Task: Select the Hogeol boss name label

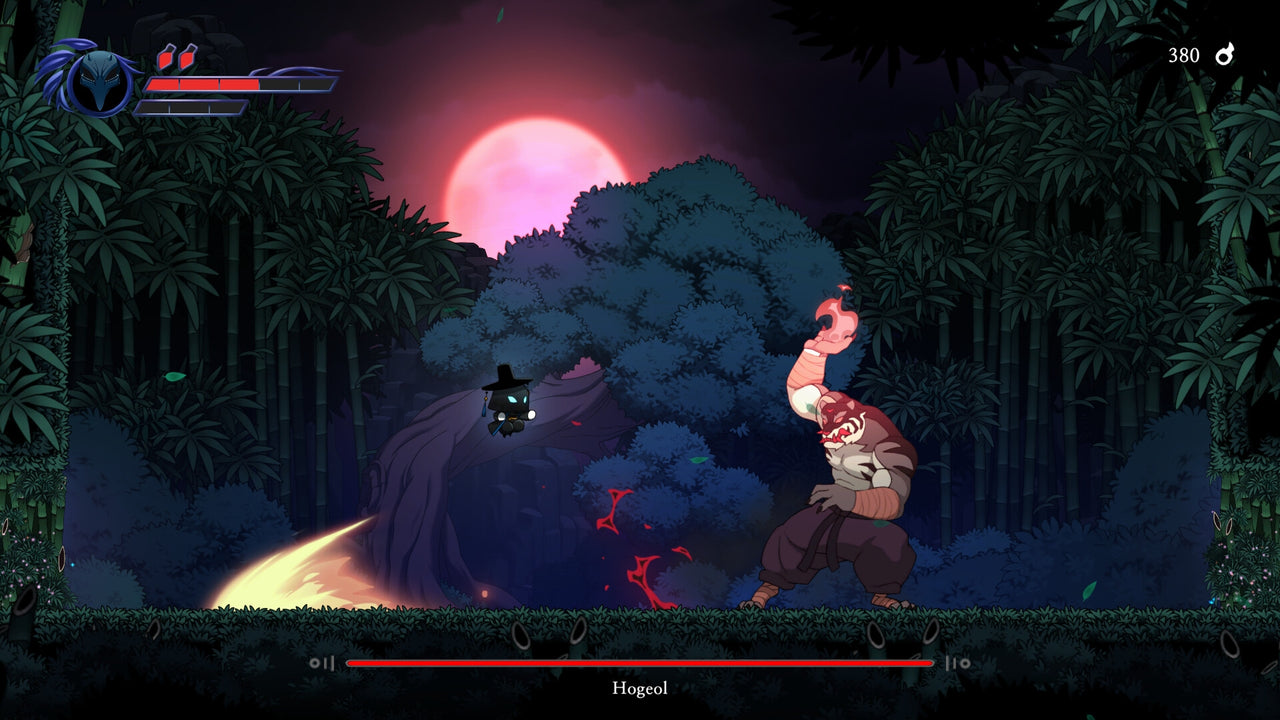Action: point(639,689)
